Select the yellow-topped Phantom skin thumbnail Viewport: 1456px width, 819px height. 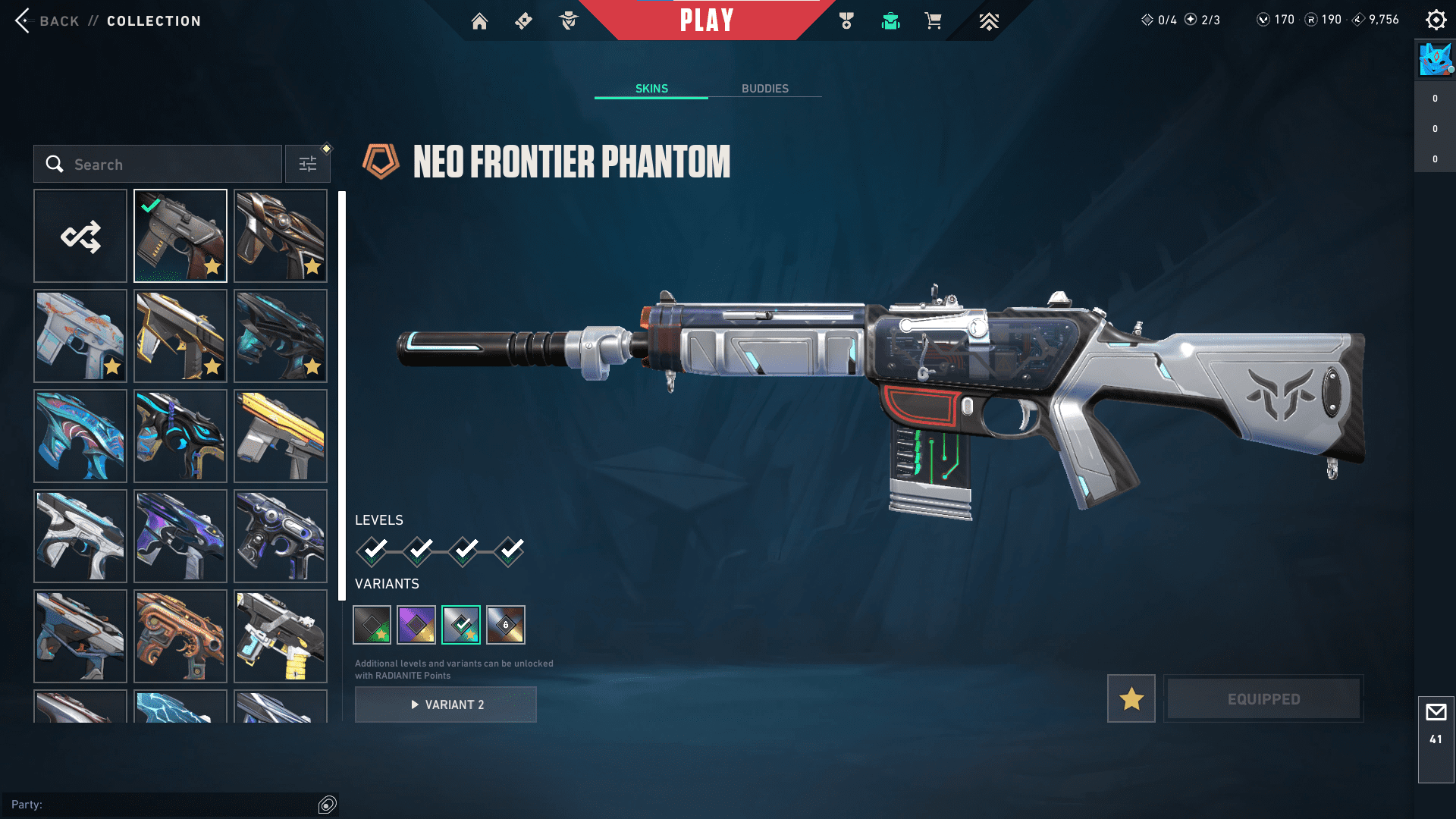point(281,436)
